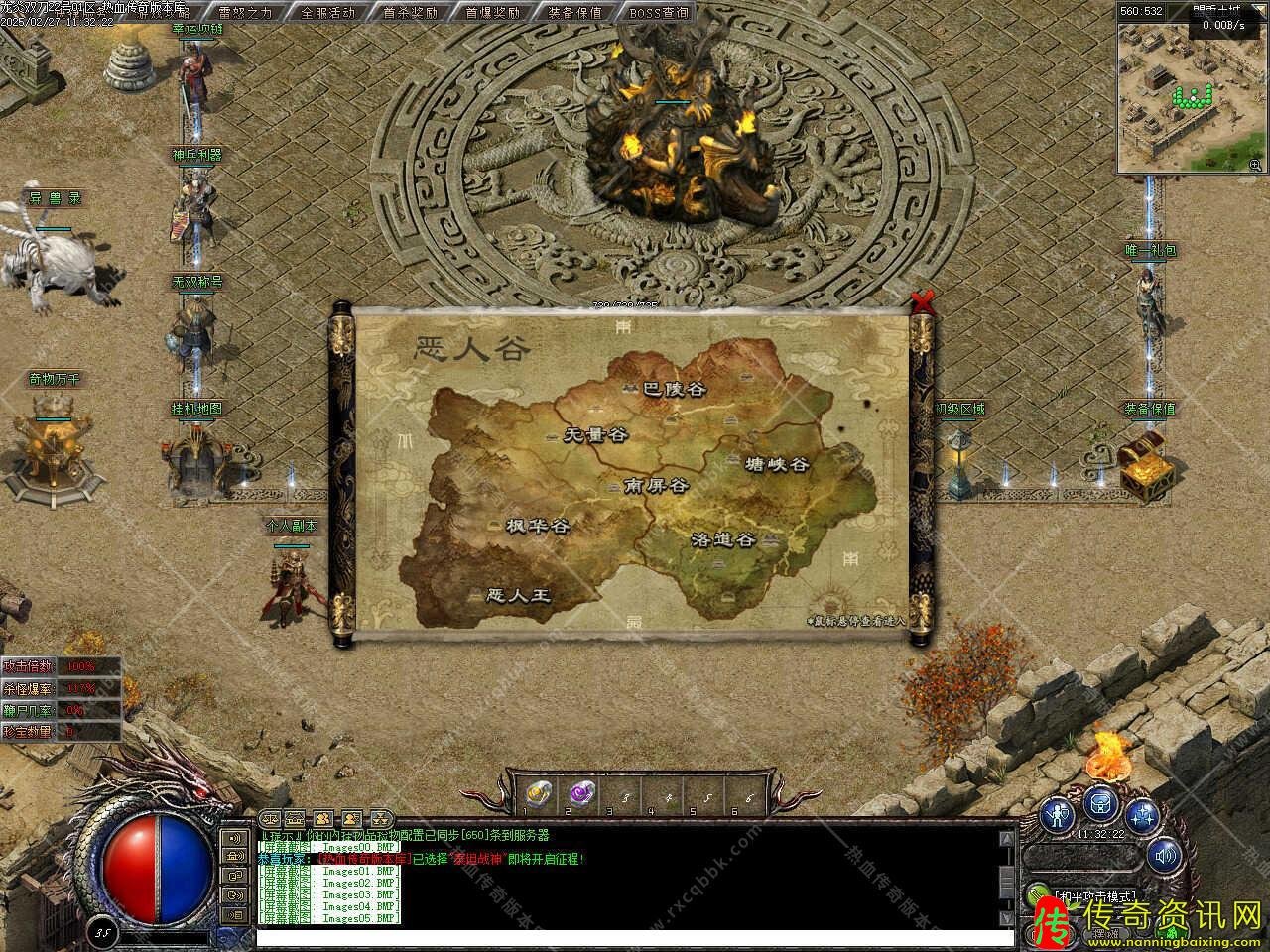
Task: Enter 塘峡谷 from the map
Action: pyautogui.click(x=777, y=464)
